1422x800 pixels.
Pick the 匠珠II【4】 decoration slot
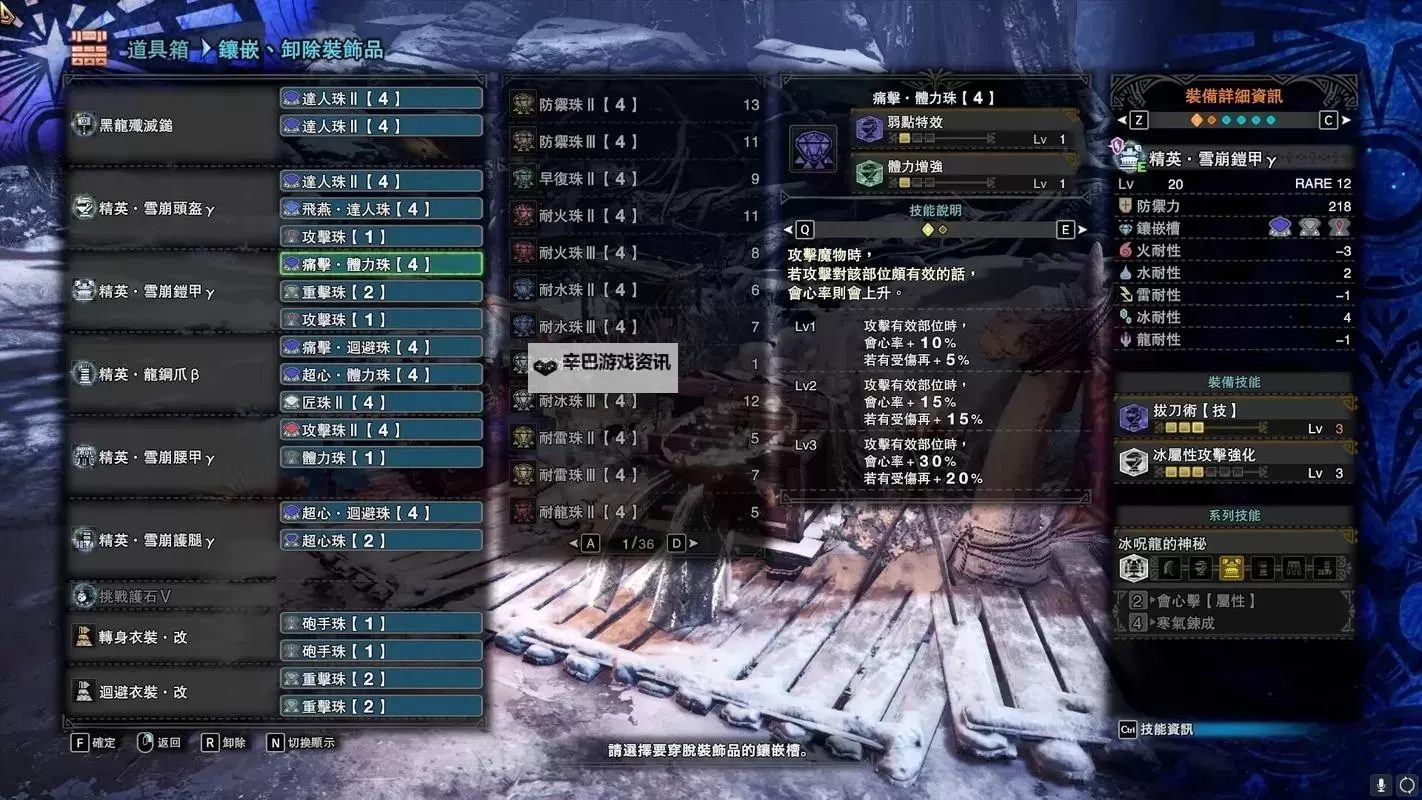pyautogui.click(x=380, y=402)
